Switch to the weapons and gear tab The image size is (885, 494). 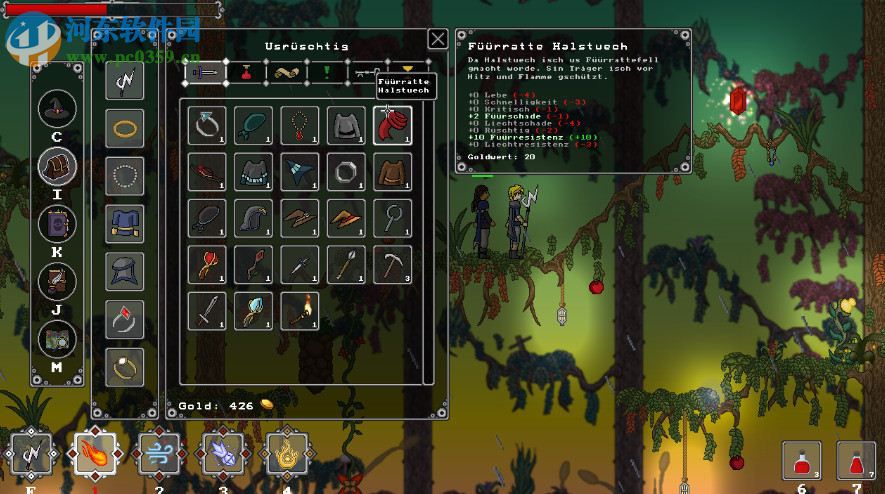click(205, 72)
